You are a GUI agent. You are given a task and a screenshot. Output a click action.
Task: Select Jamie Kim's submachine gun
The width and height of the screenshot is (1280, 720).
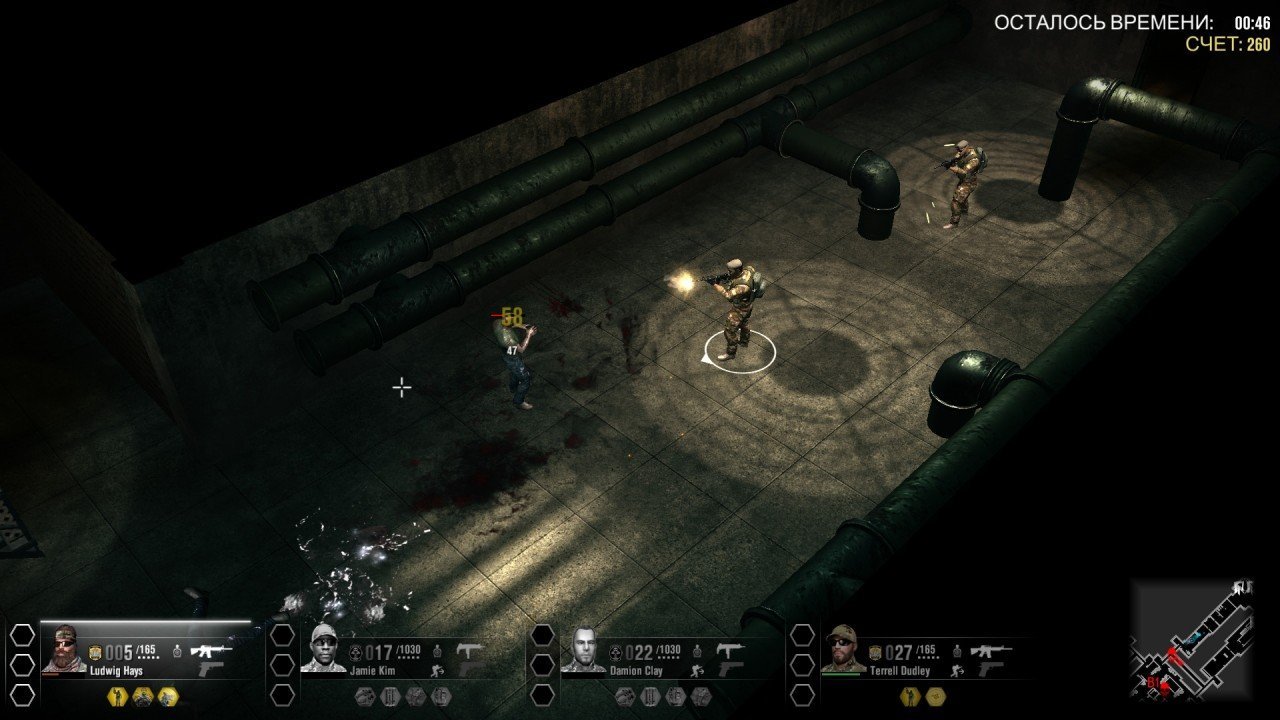coord(470,650)
